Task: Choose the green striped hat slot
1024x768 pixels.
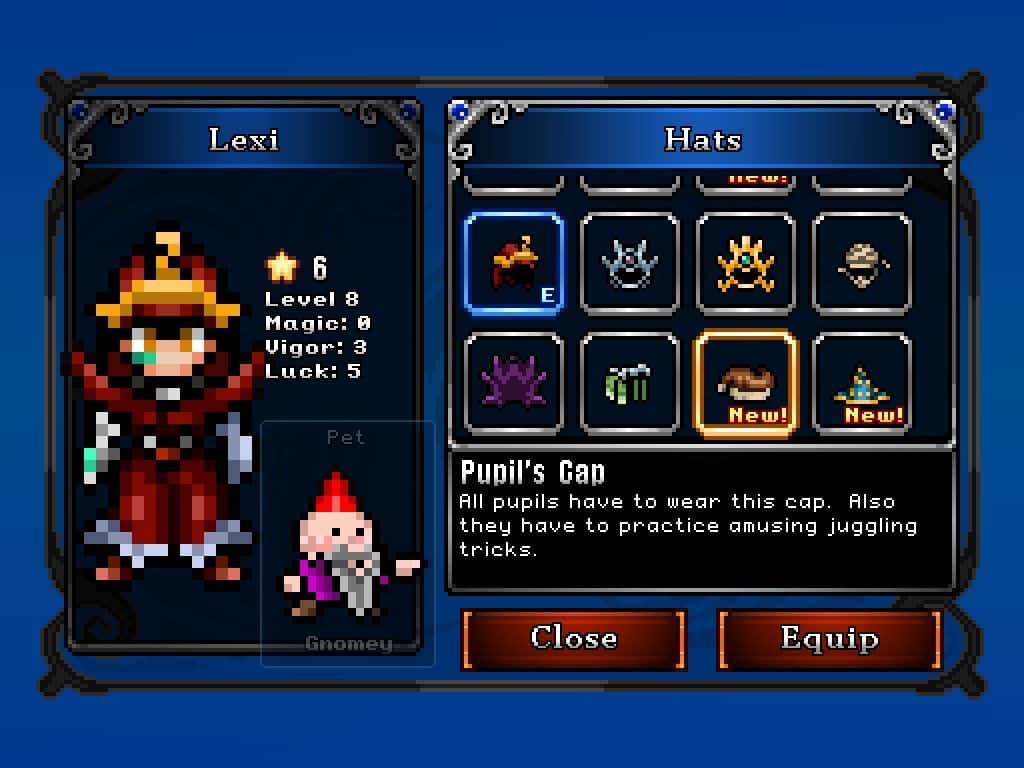Action: pyautogui.click(x=630, y=385)
